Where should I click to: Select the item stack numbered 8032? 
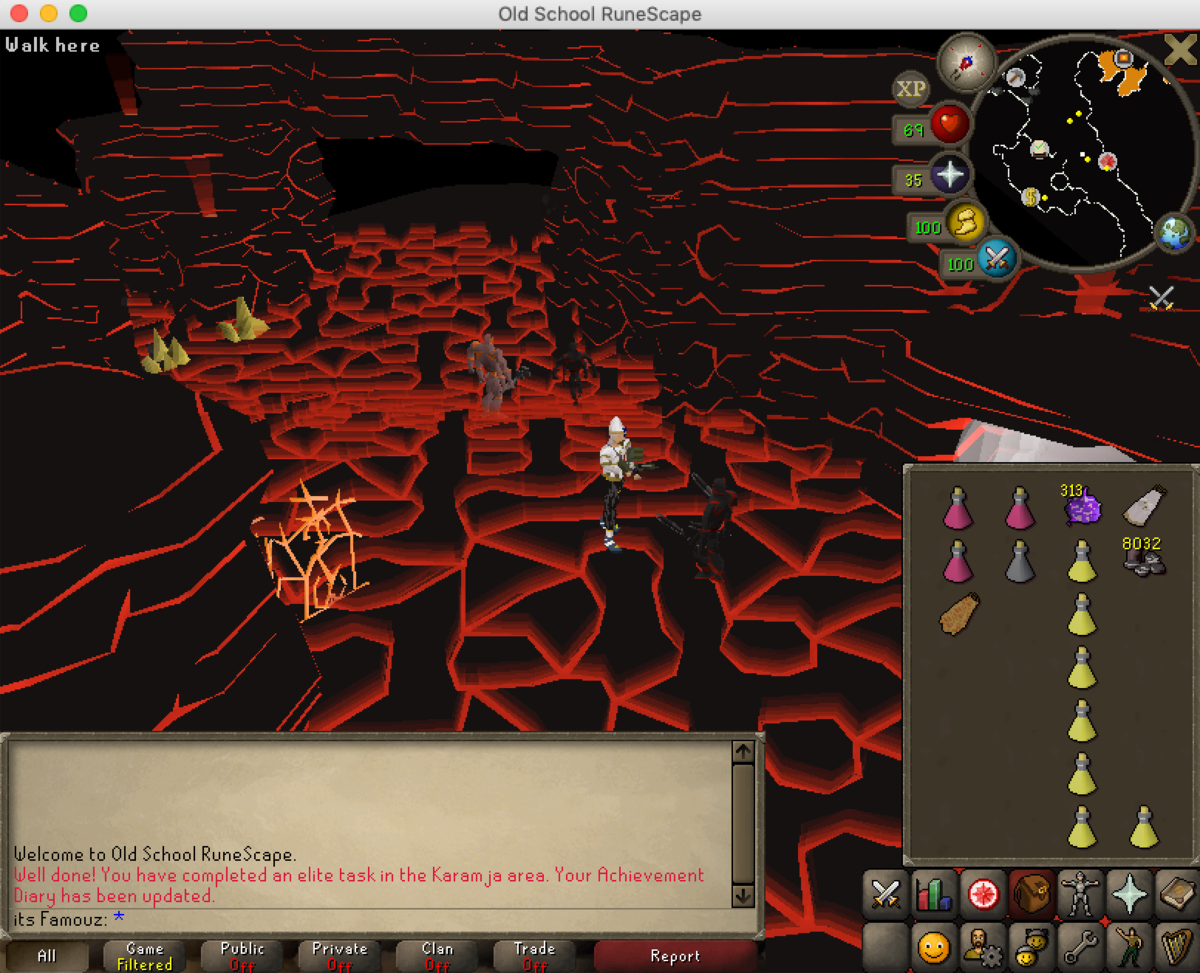coord(1142,560)
